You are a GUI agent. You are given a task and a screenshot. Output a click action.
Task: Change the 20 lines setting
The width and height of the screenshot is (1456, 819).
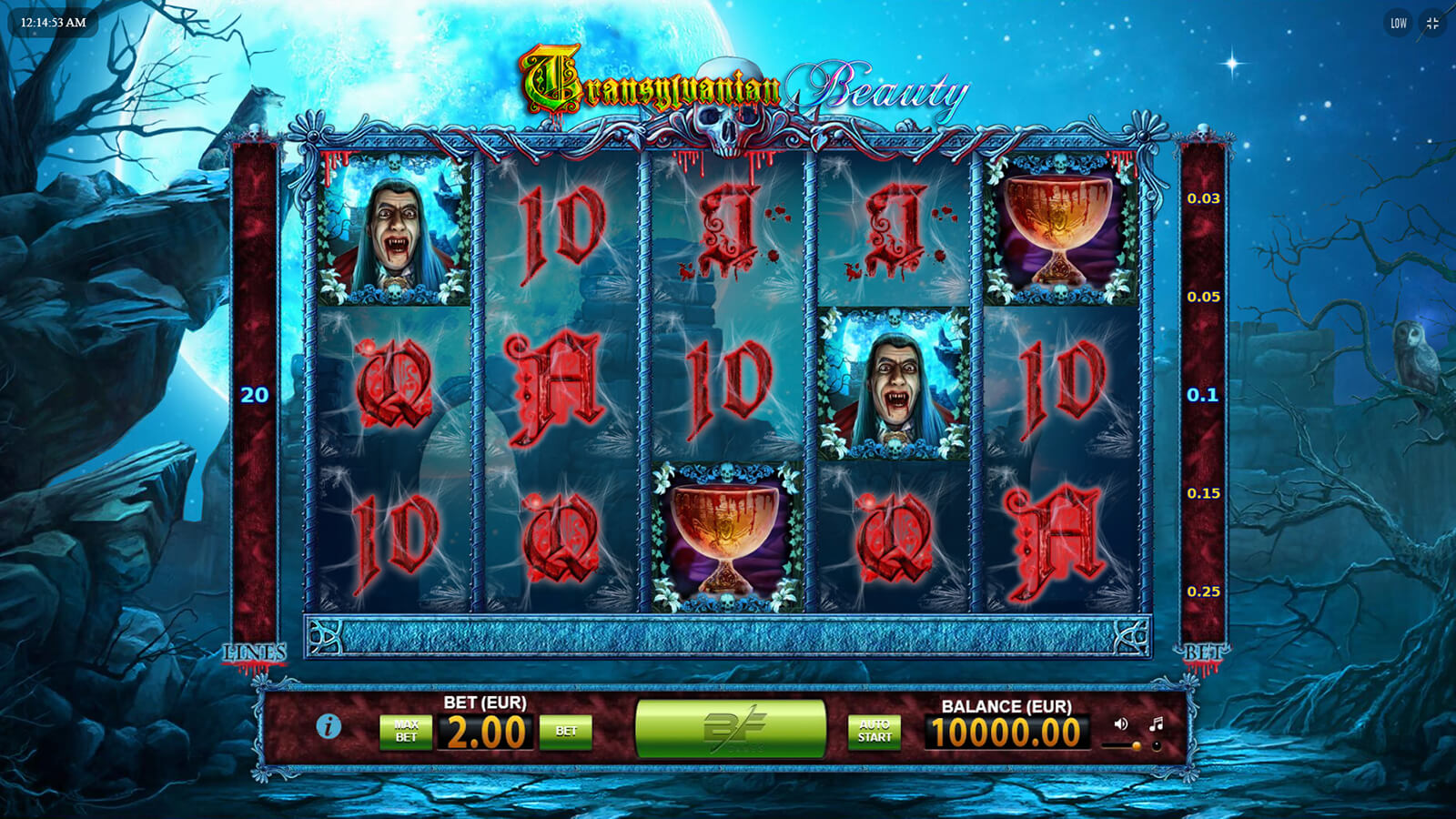[255, 395]
